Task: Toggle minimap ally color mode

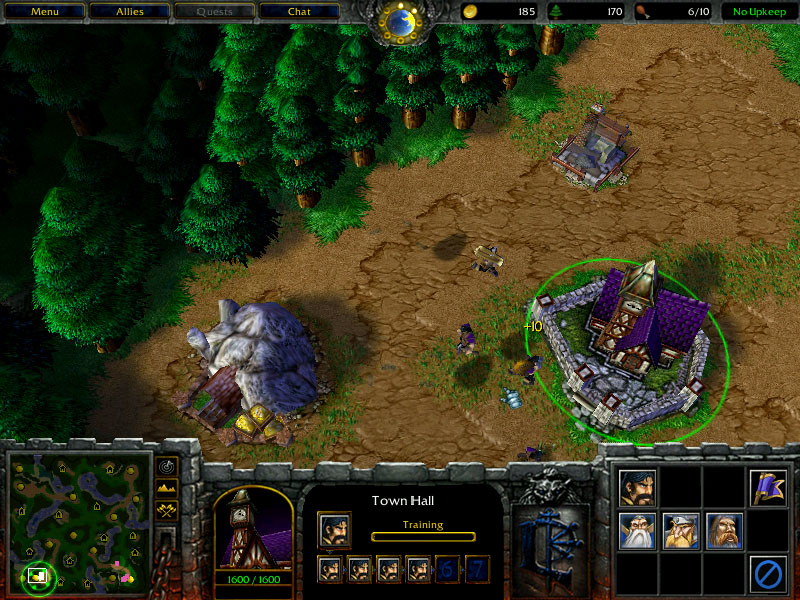Action: pyautogui.click(x=166, y=510)
